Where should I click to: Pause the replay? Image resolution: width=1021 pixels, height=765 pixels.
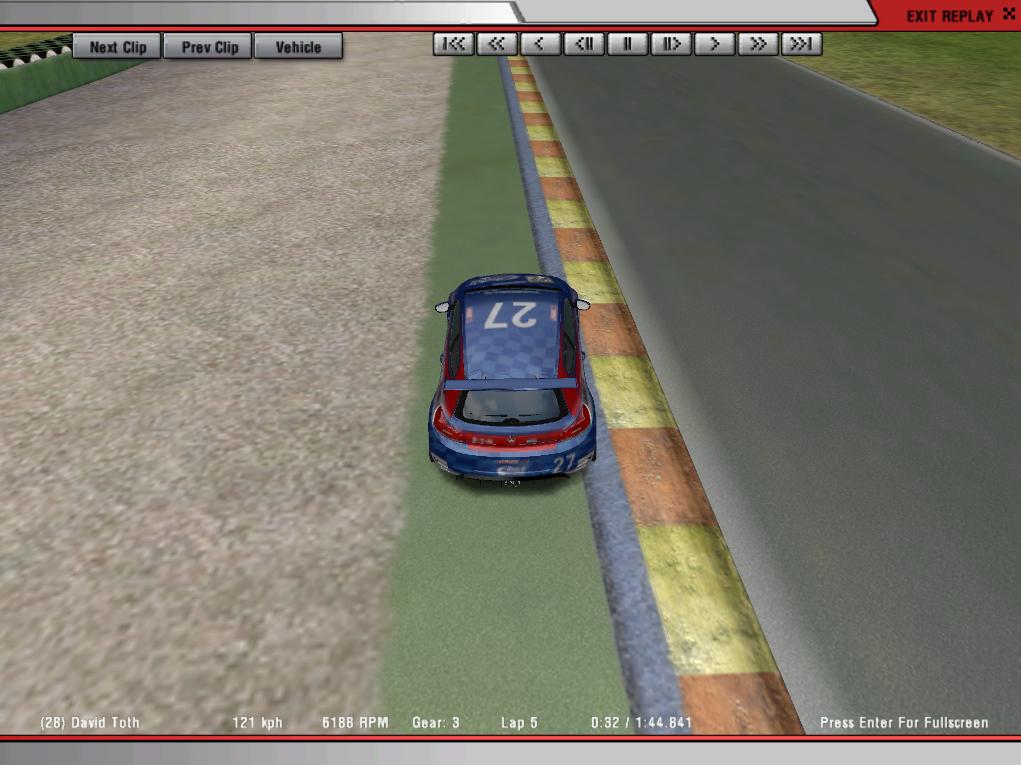pyautogui.click(x=628, y=44)
